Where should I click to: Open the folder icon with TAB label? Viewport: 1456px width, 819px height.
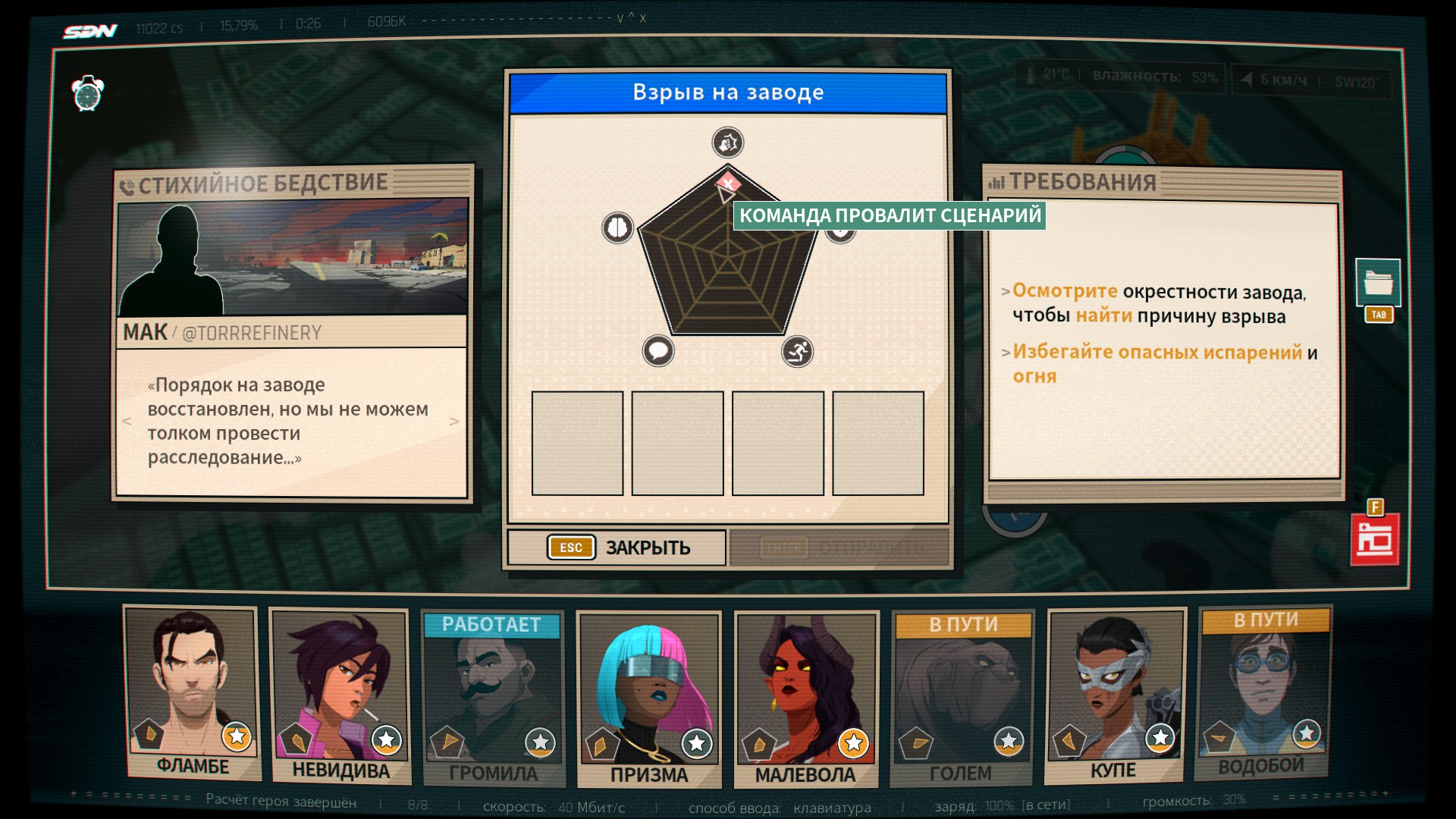pos(1378,284)
